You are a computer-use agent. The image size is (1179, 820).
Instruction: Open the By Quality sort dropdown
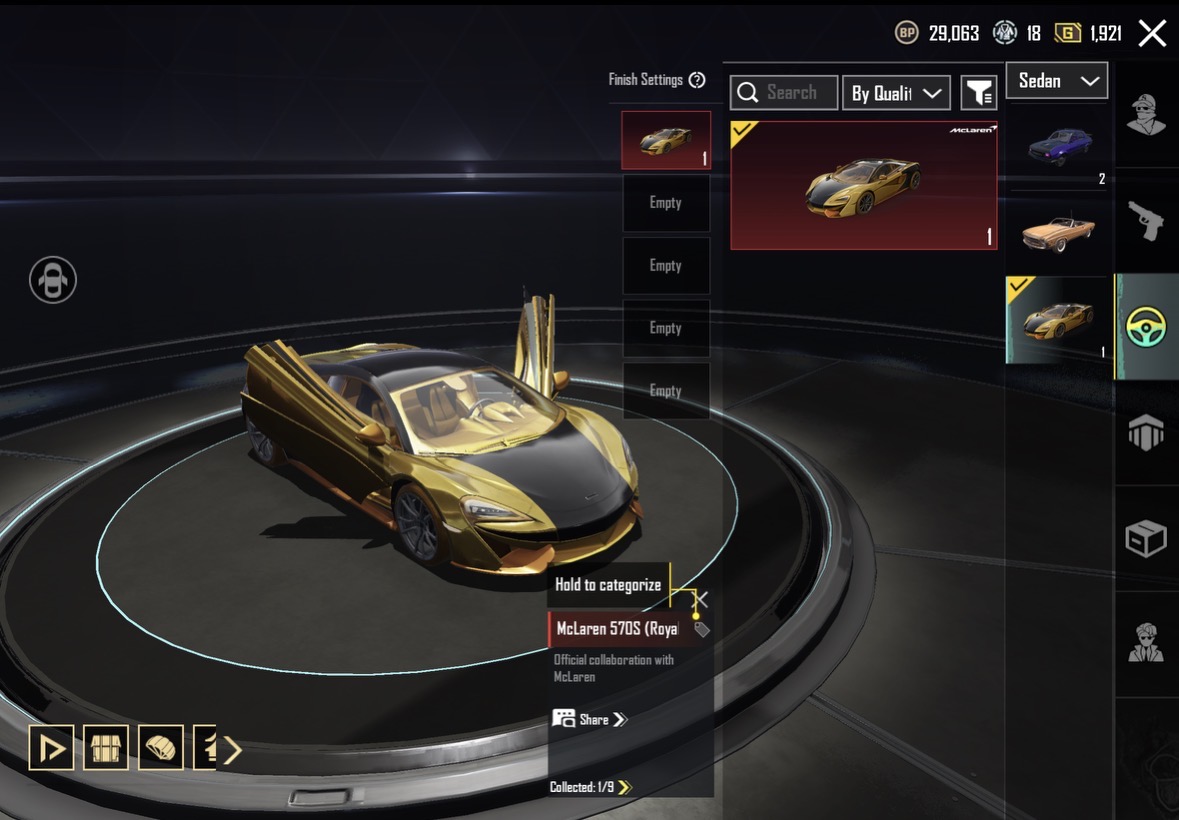[x=896, y=93]
